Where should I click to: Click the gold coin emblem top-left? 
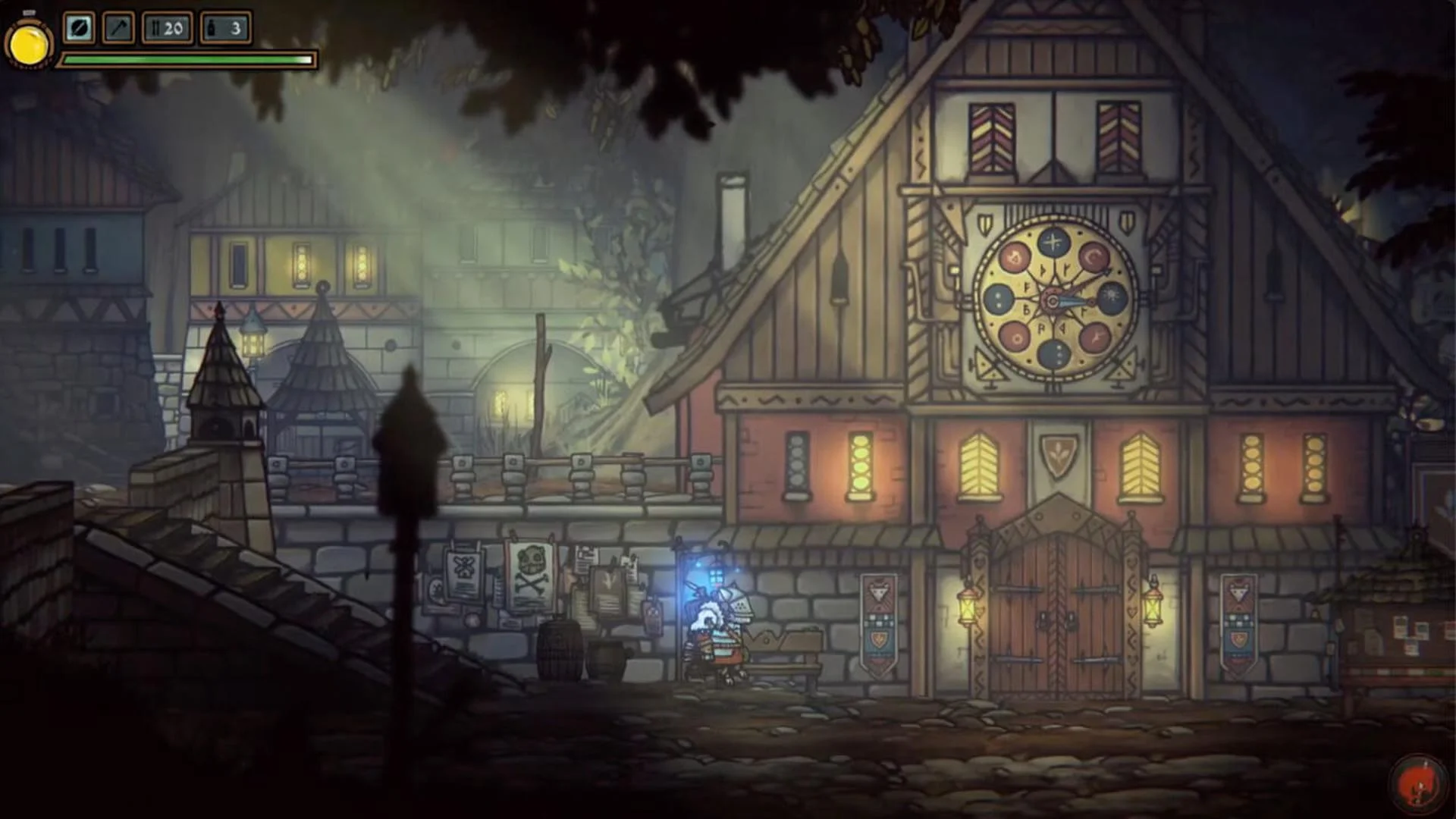coord(29,42)
